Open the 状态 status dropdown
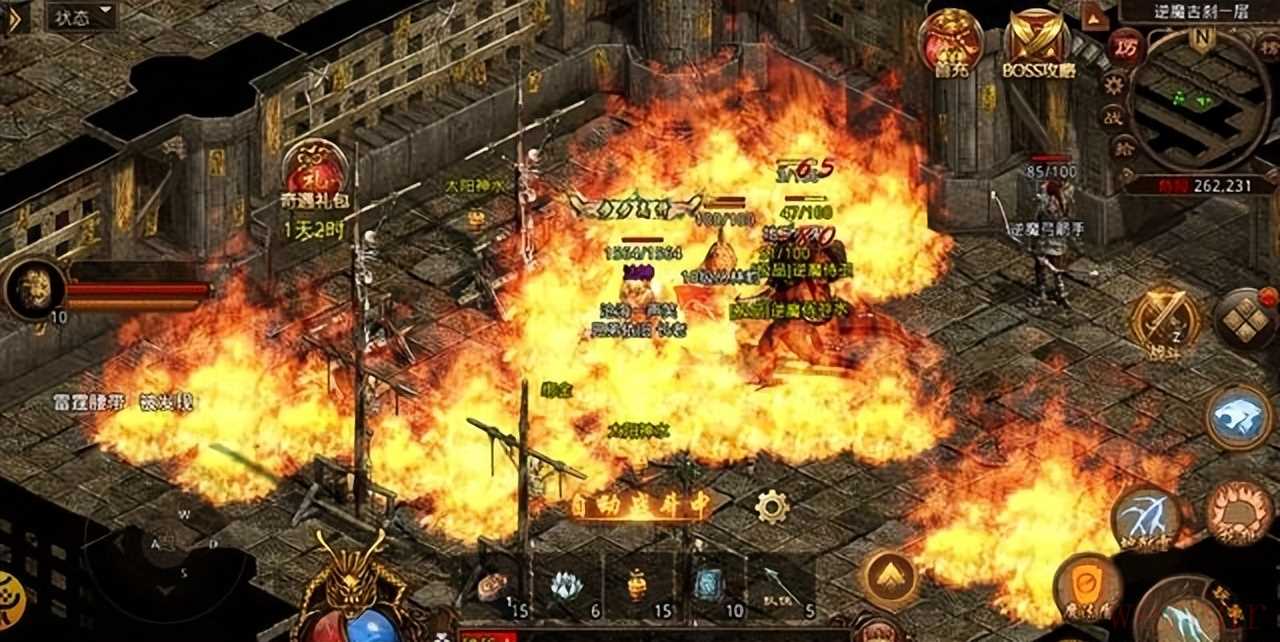 [82, 16]
